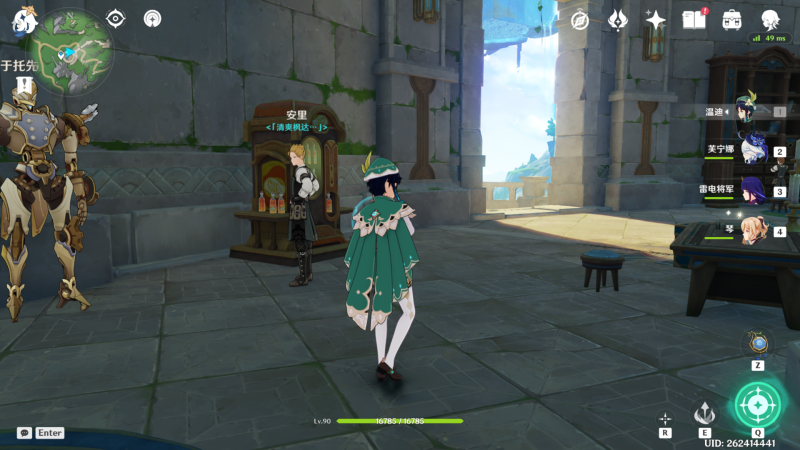Open the character profile head icon
This screenshot has height=450, width=800.
click(770, 20)
